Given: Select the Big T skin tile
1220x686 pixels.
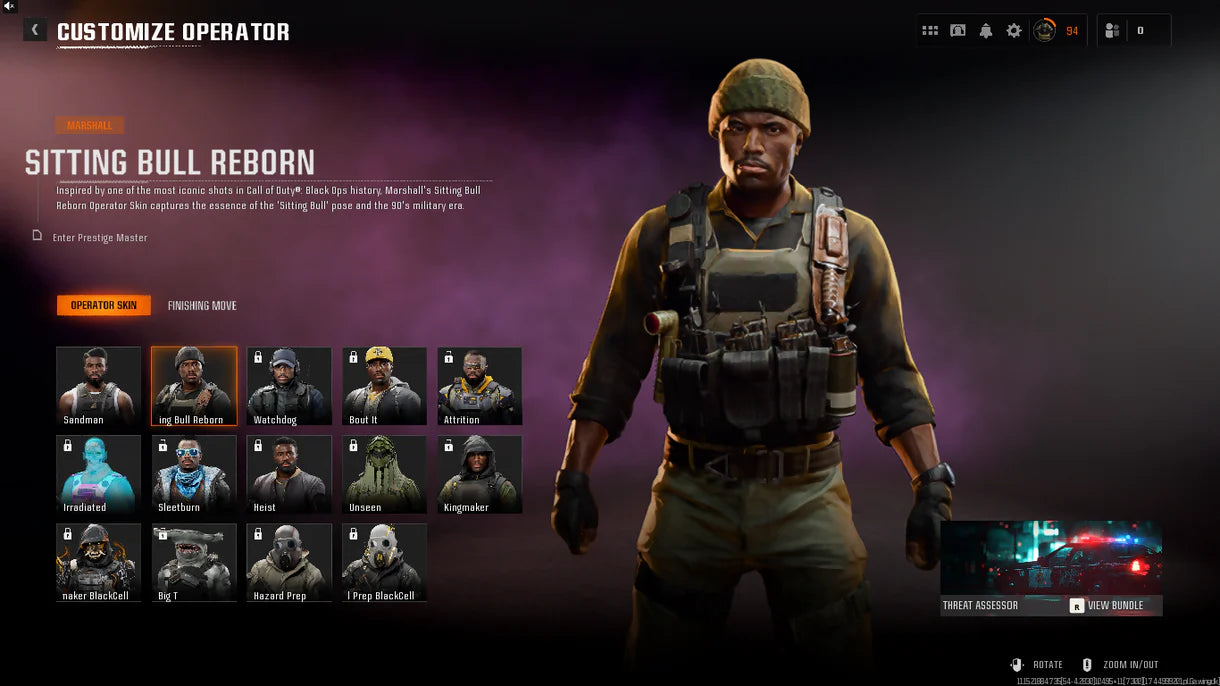Looking at the screenshot, I should click(x=194, y=562).
